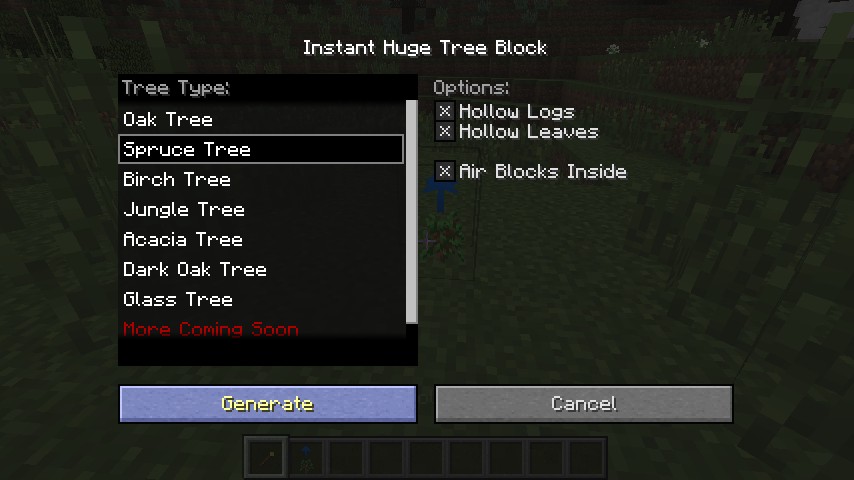The image size is (854, 480).
Task: Toggle the Hollow Leaves checkbox
Action: coord(445,132)
